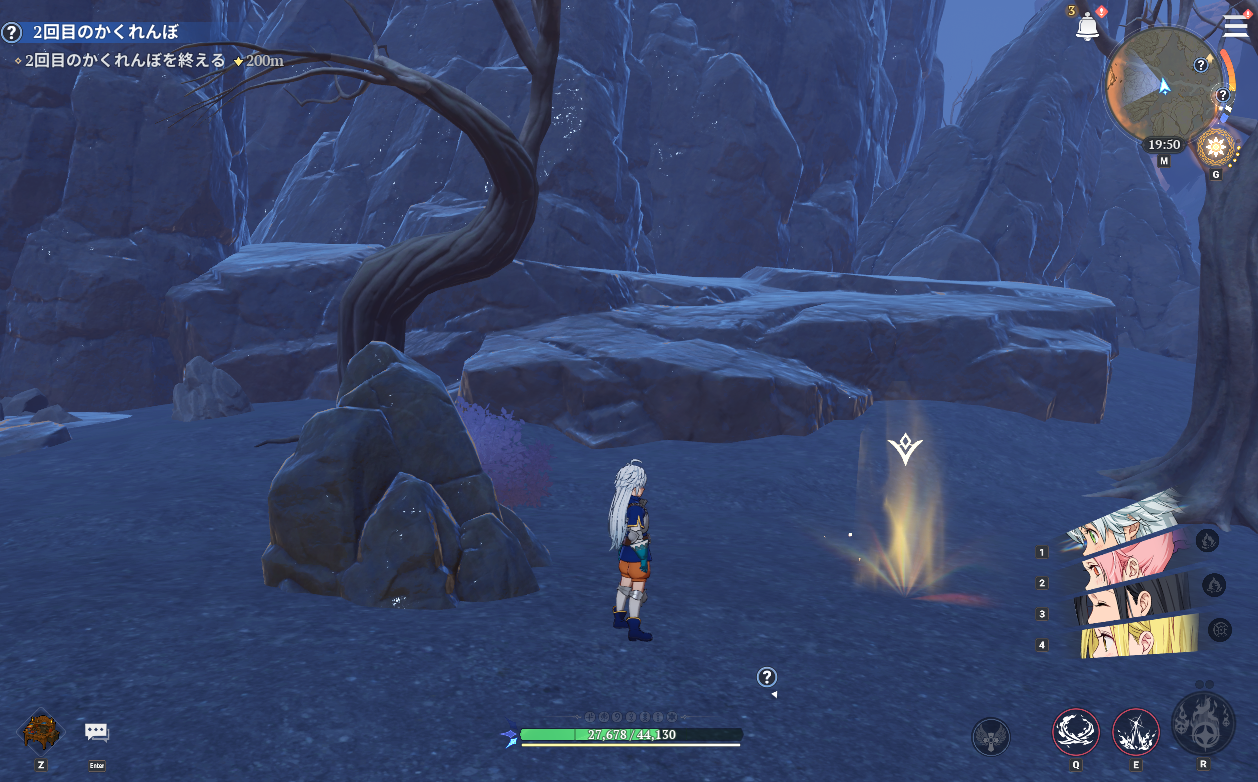
Task: Open the chat speech bubble
Action: coord(96,732)
